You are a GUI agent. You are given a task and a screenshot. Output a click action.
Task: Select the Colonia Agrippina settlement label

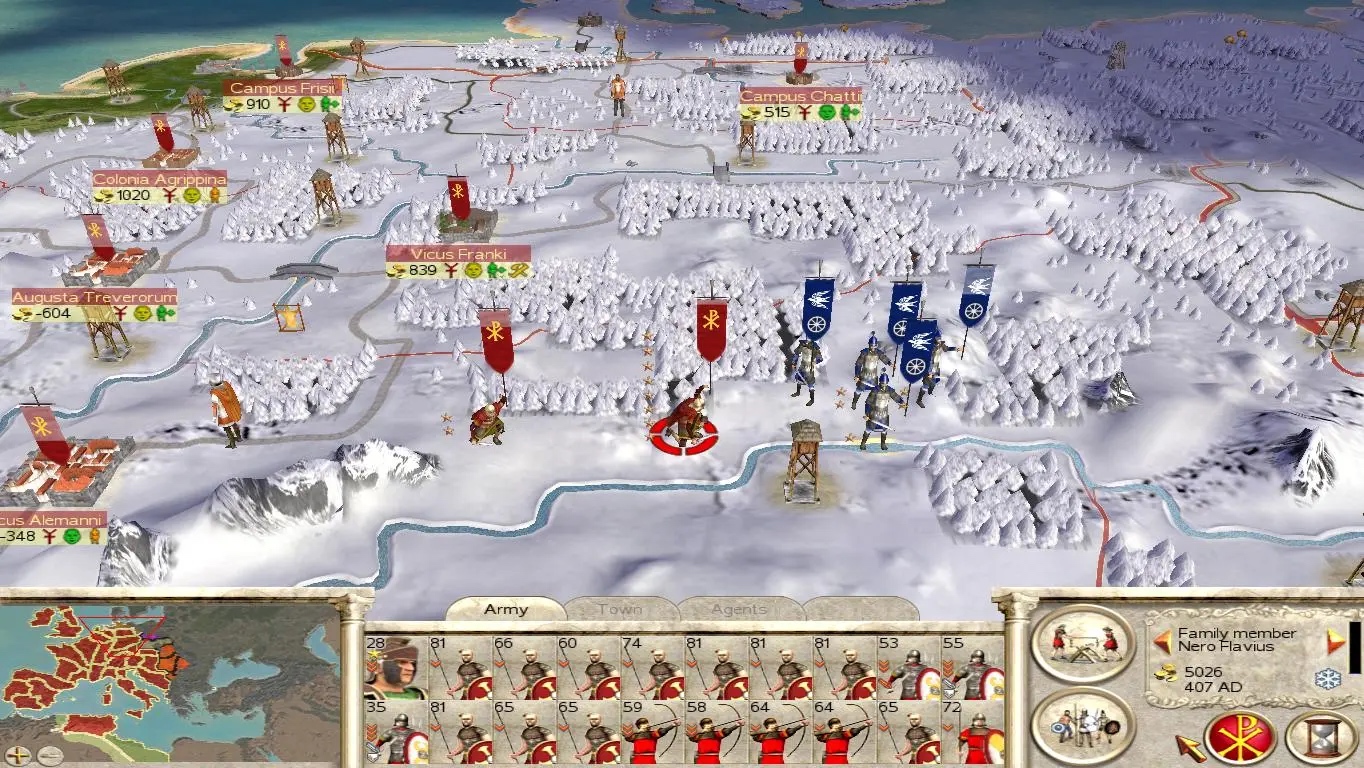point(160,179)
